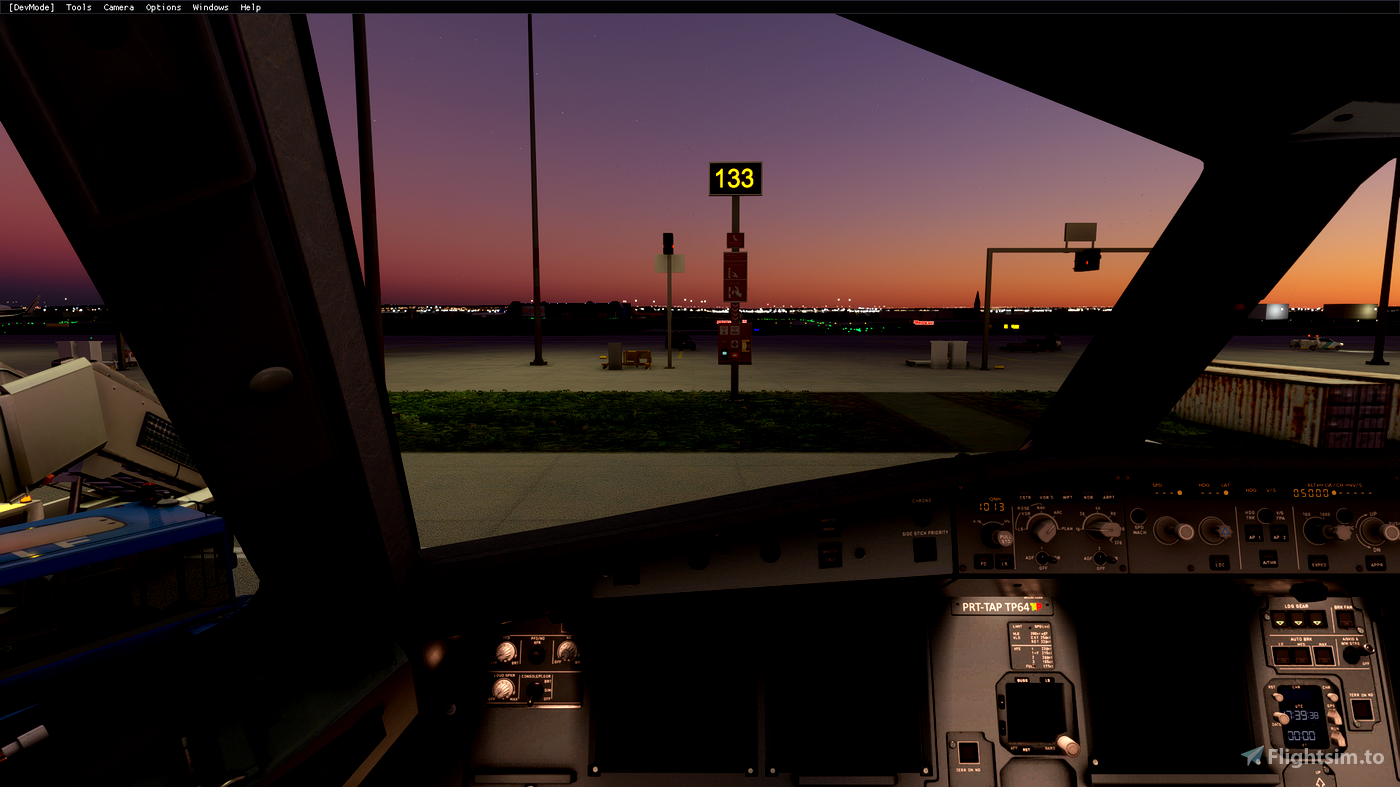The width and height of the screenshot is (1400, 787).
Task: Open the Camera menu
Action: click(118, 6)
